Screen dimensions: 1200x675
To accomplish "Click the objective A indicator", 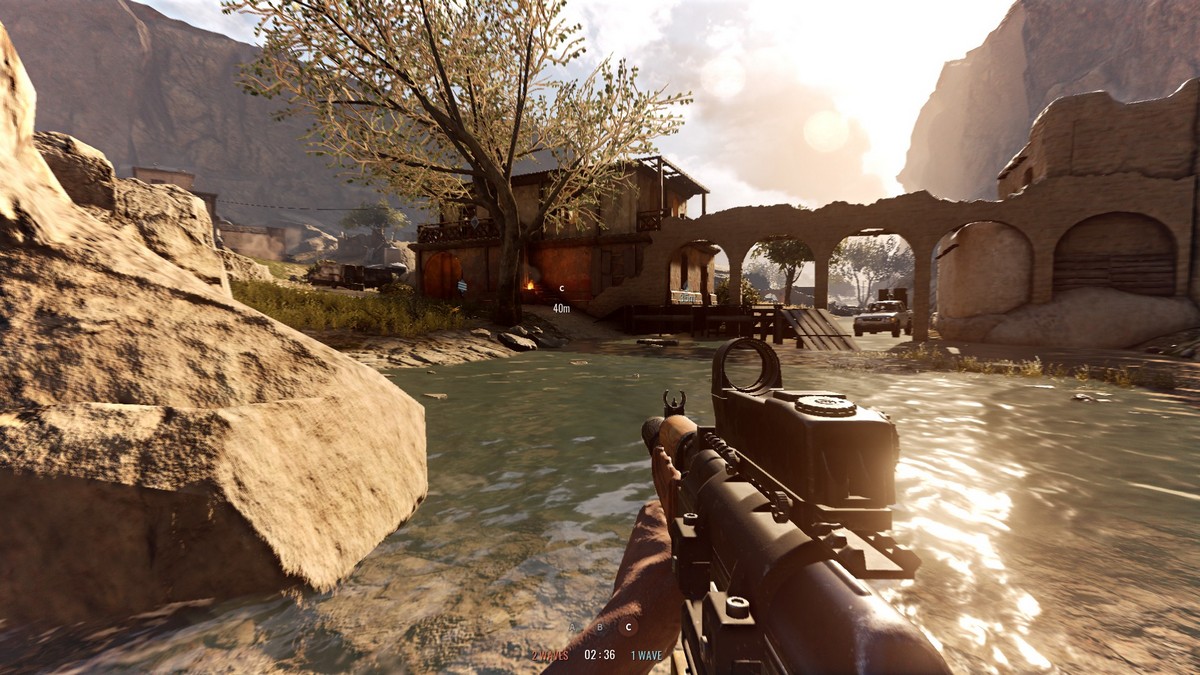I will click(572, 628).
